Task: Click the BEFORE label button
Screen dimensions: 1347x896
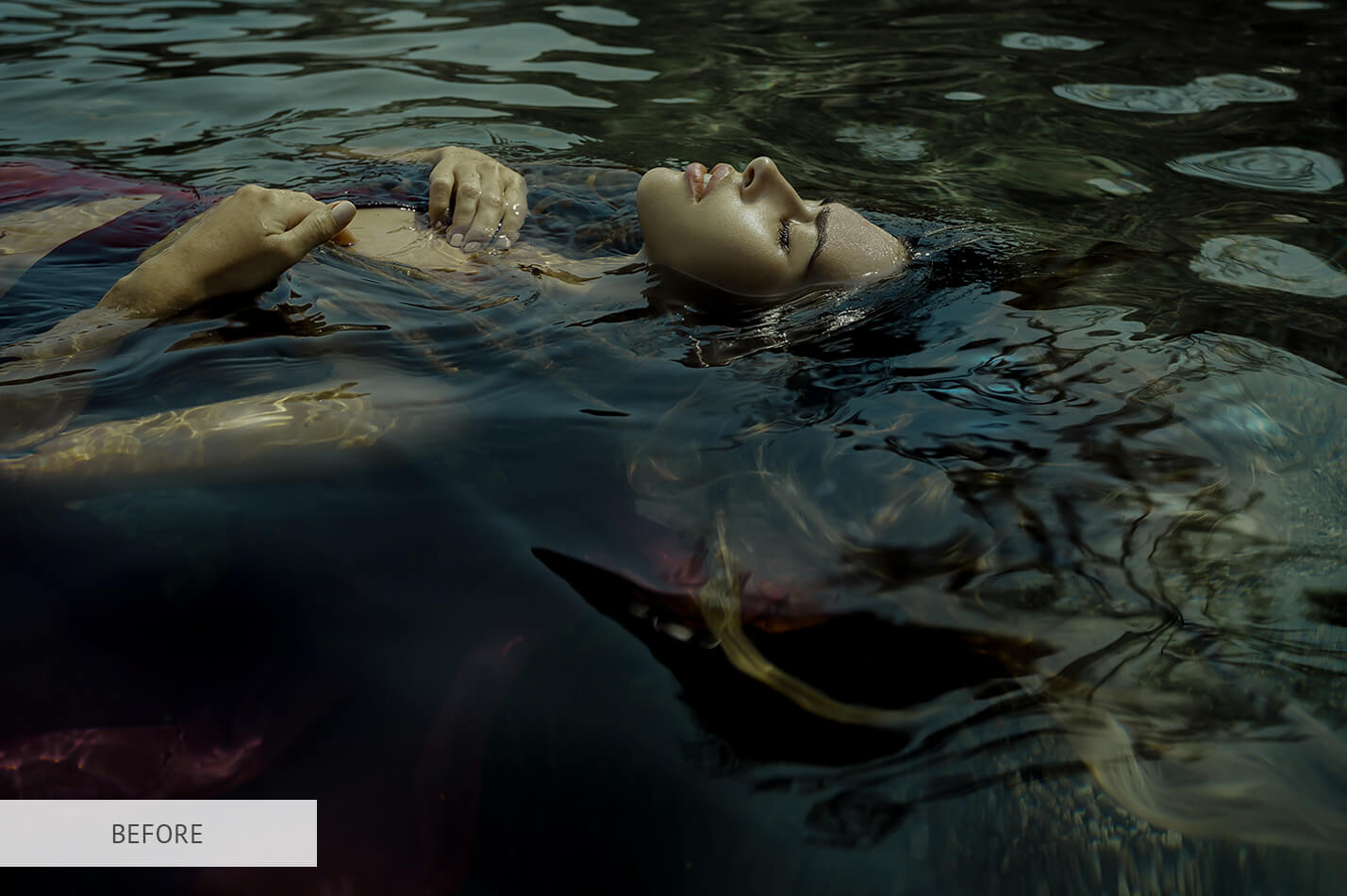Action: [158, 833]
